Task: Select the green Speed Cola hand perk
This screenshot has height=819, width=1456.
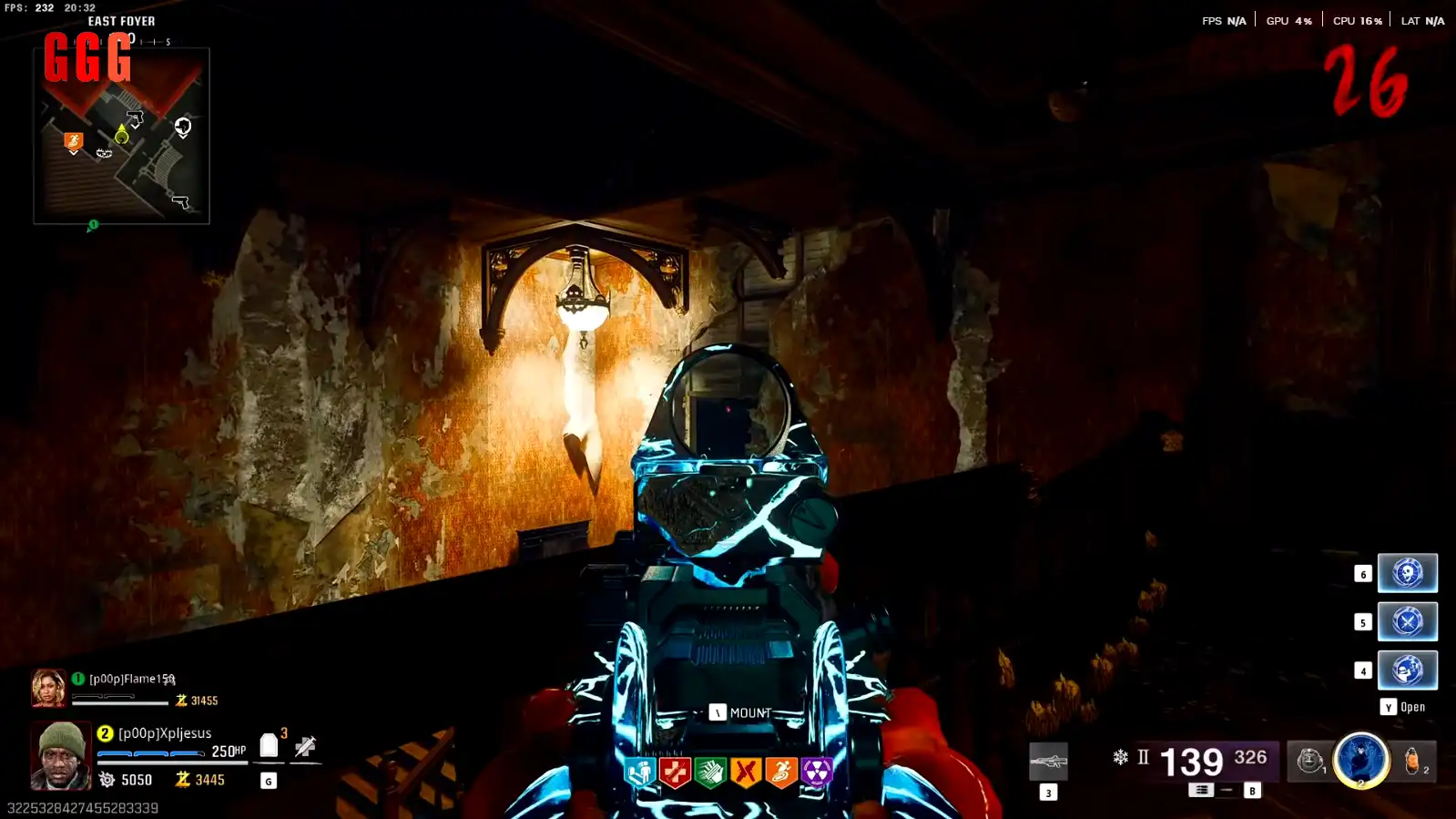Action: click(x=710, y=773)
